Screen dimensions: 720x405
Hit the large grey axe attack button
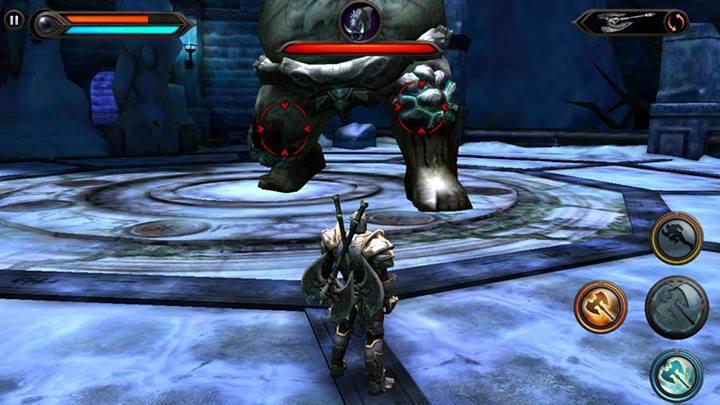coord(676,307)
